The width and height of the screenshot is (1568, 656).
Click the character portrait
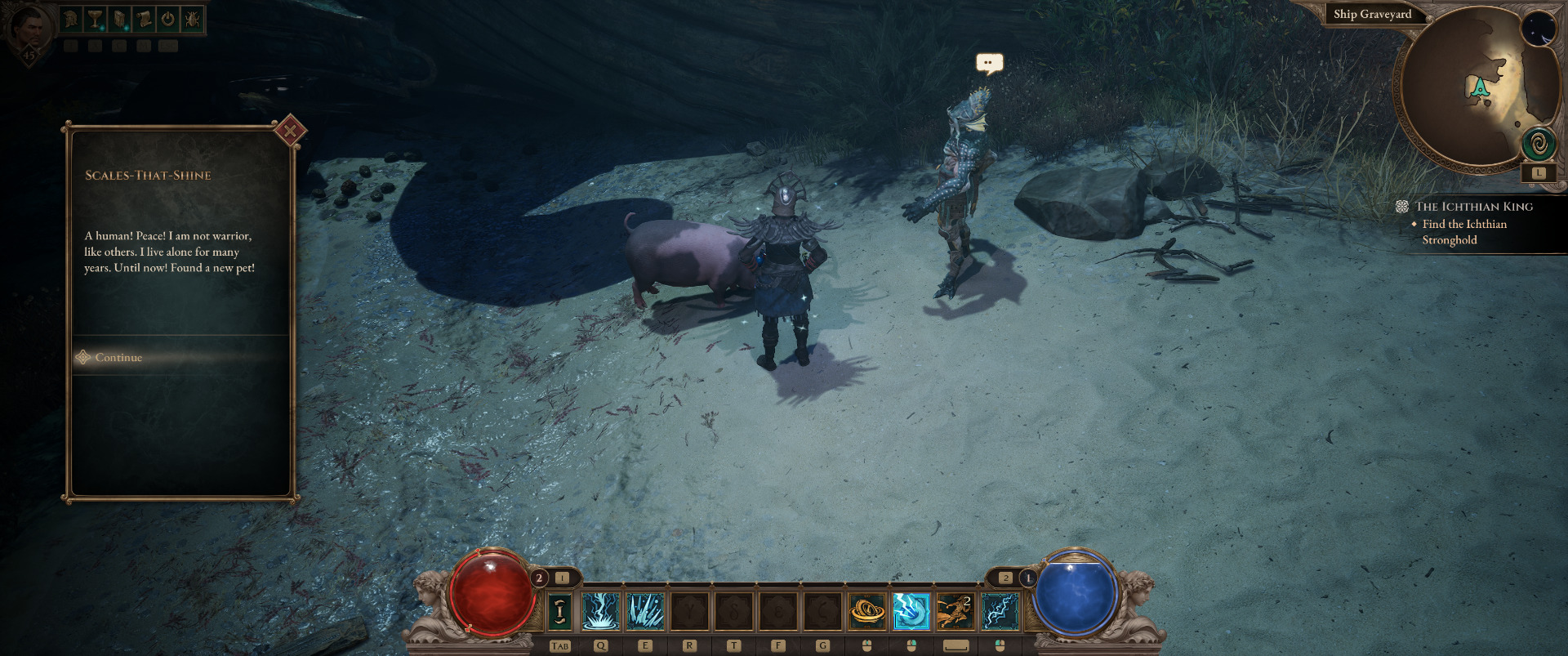(30, 29)
